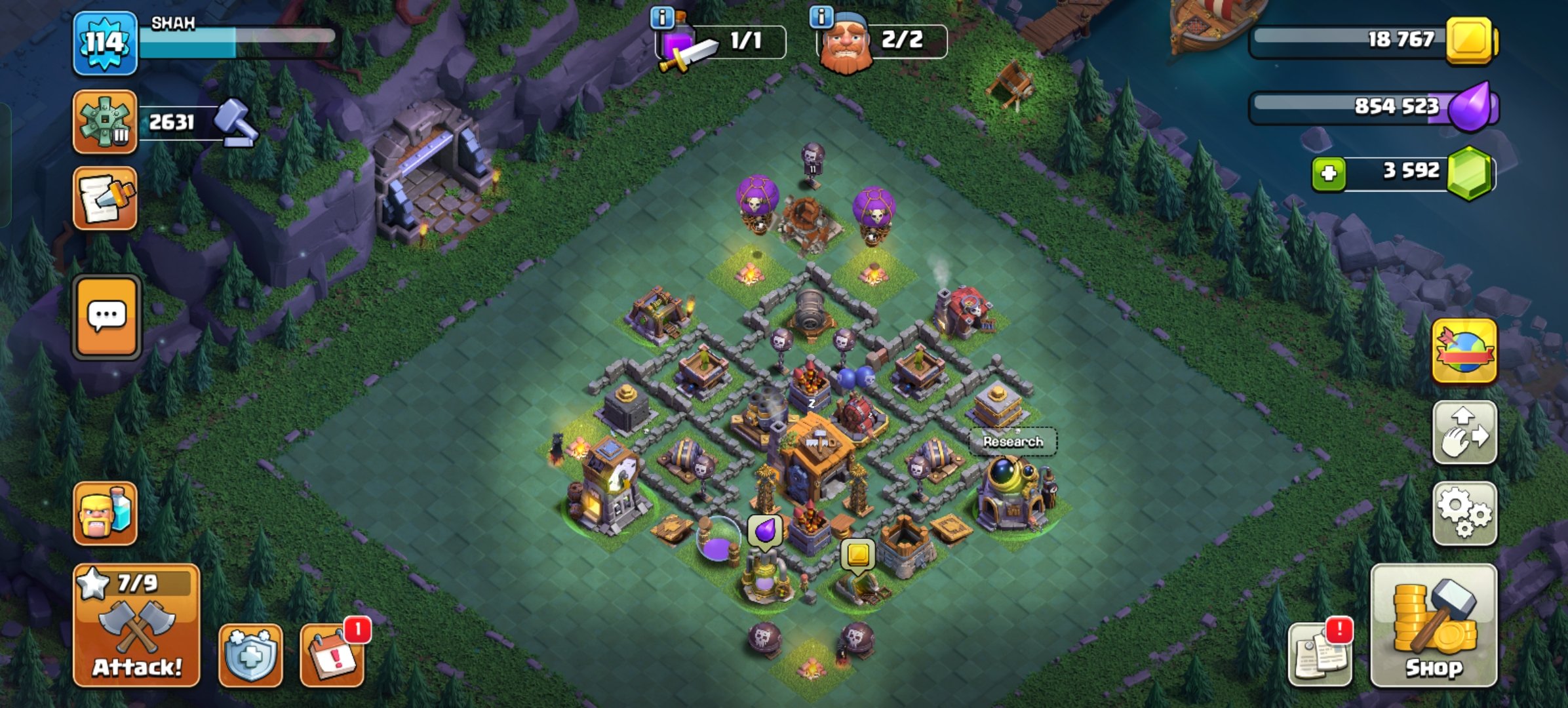
Task: Start a battle with the Attack! button
Action: coord(136,625)
